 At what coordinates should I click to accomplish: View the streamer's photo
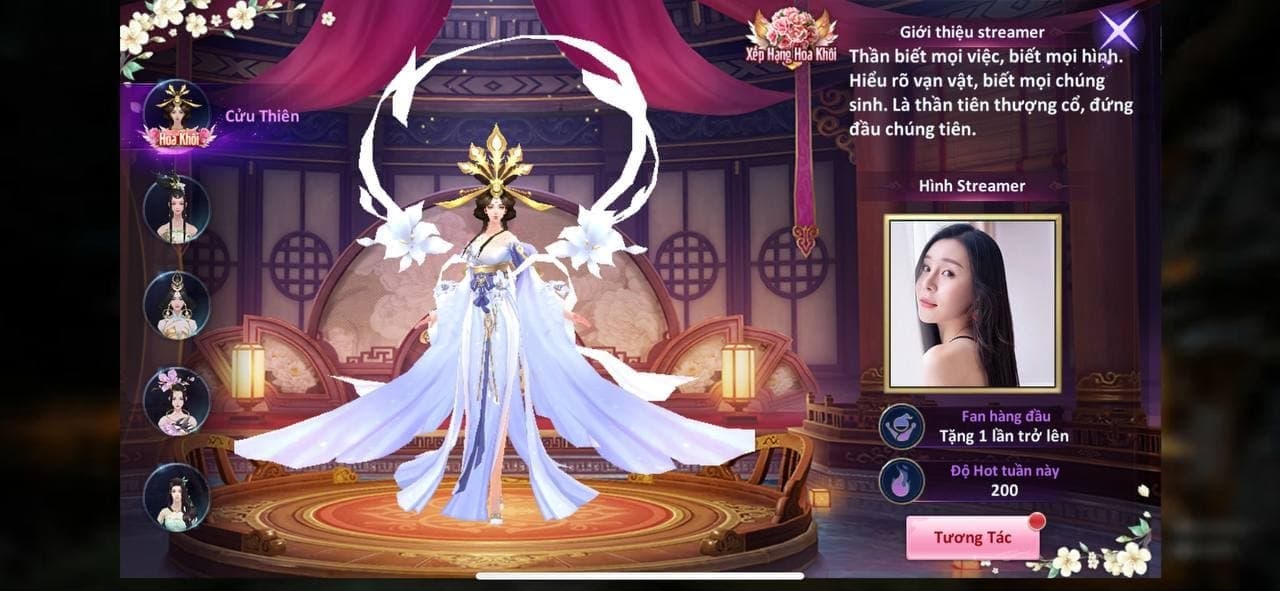click(x=972, y=303)
